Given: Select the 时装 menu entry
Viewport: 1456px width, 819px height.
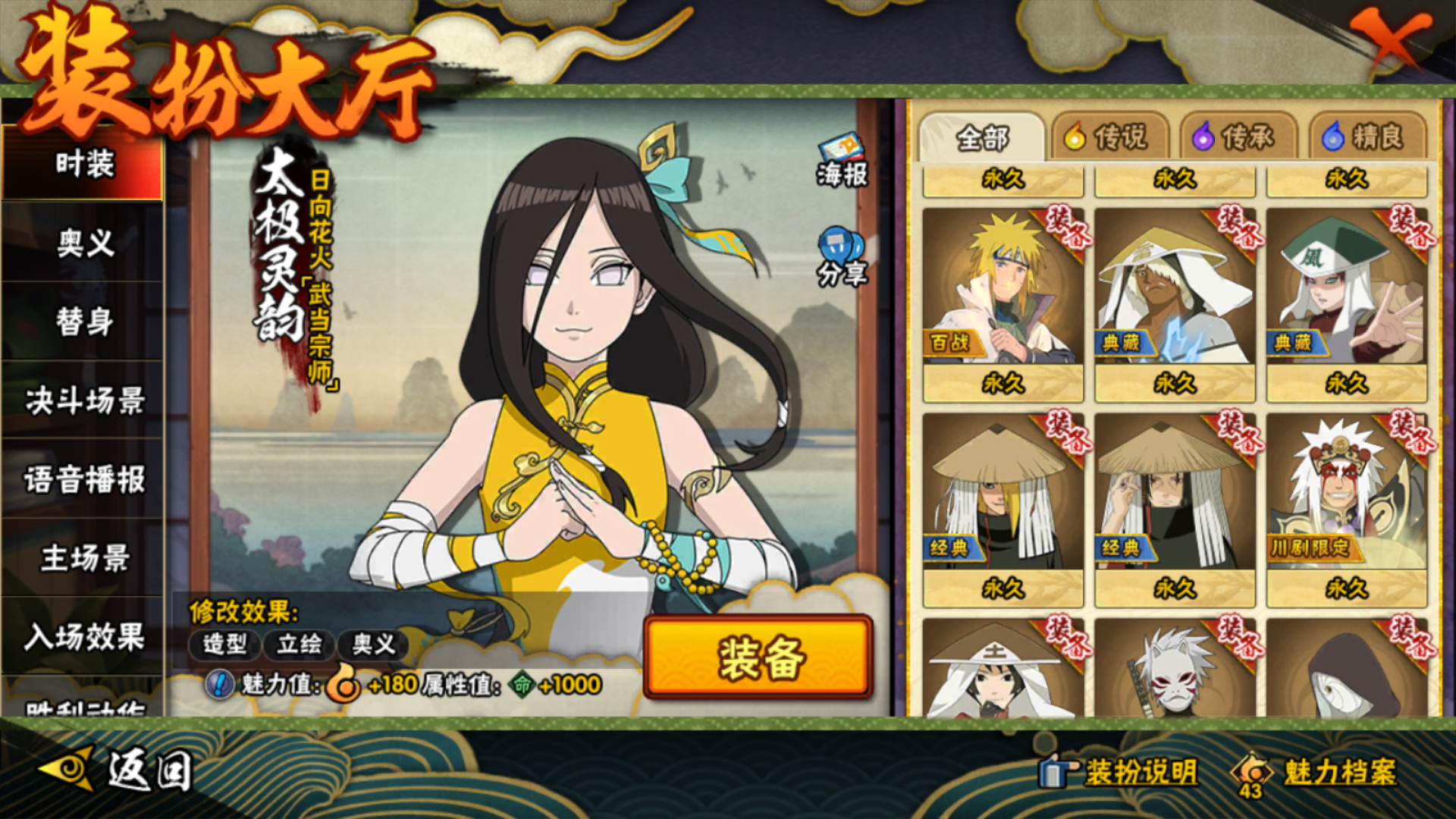Looking at the screenshot, I should [83, 164].
